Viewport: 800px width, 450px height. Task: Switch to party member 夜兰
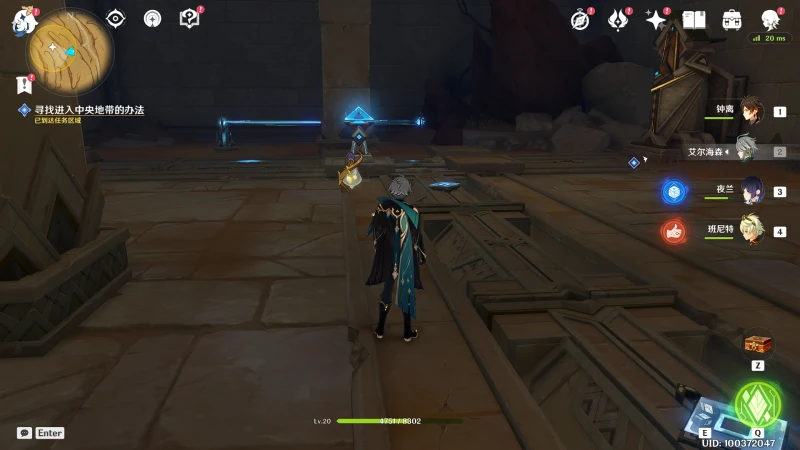click(751, 191)
